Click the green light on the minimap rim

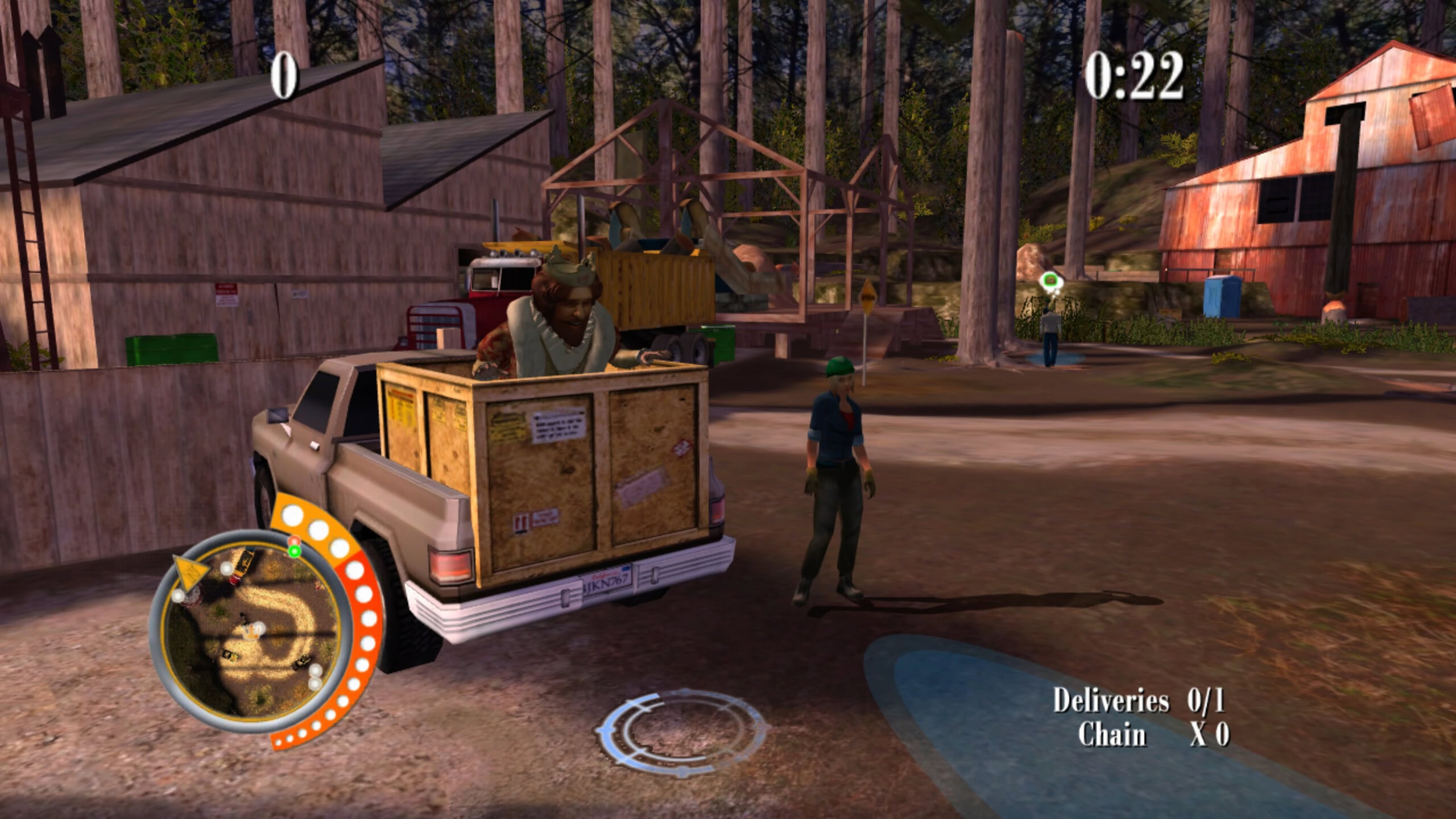point(294,551)
